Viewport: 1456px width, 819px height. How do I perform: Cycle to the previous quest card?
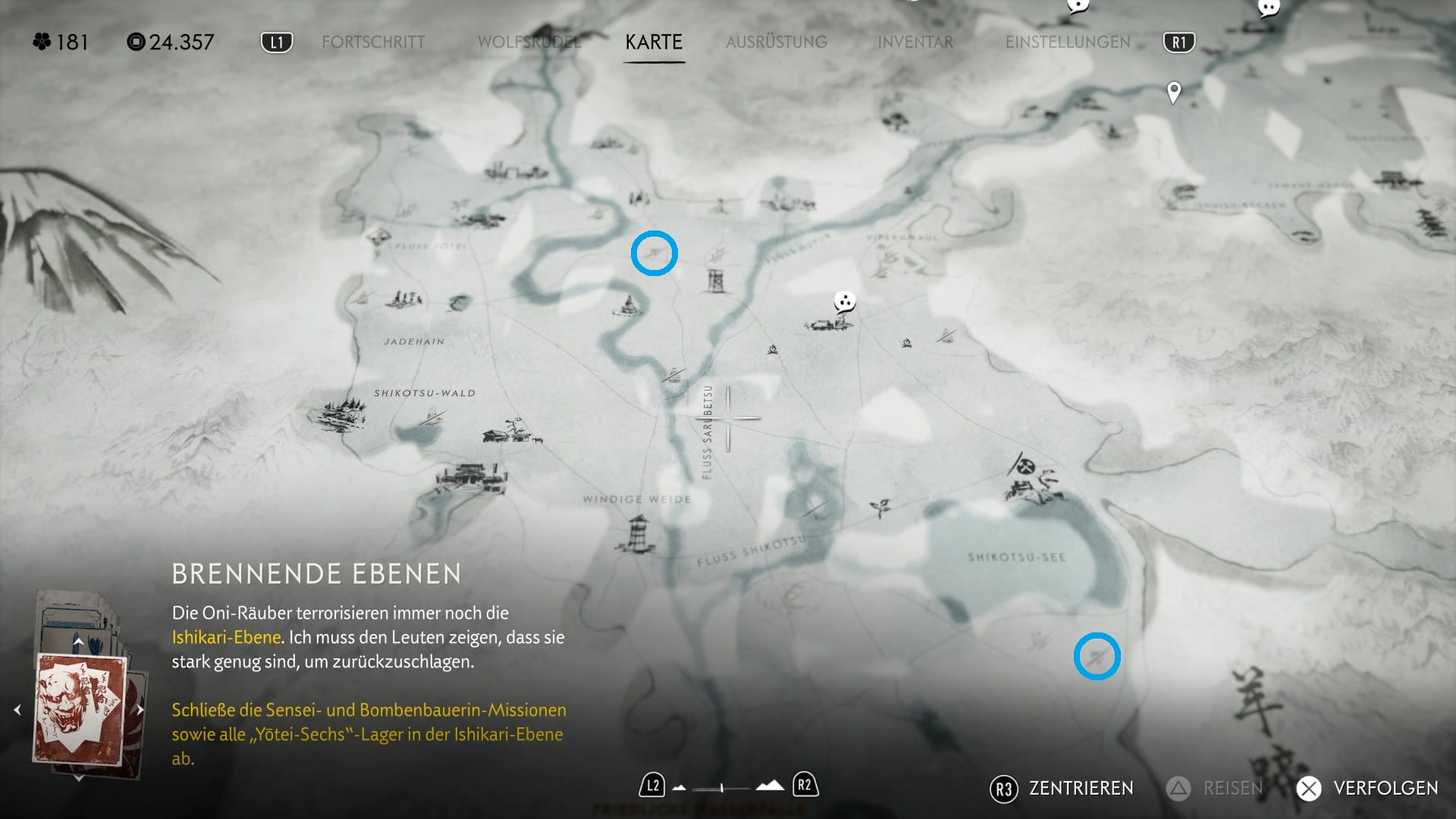(x=17, y=710)
